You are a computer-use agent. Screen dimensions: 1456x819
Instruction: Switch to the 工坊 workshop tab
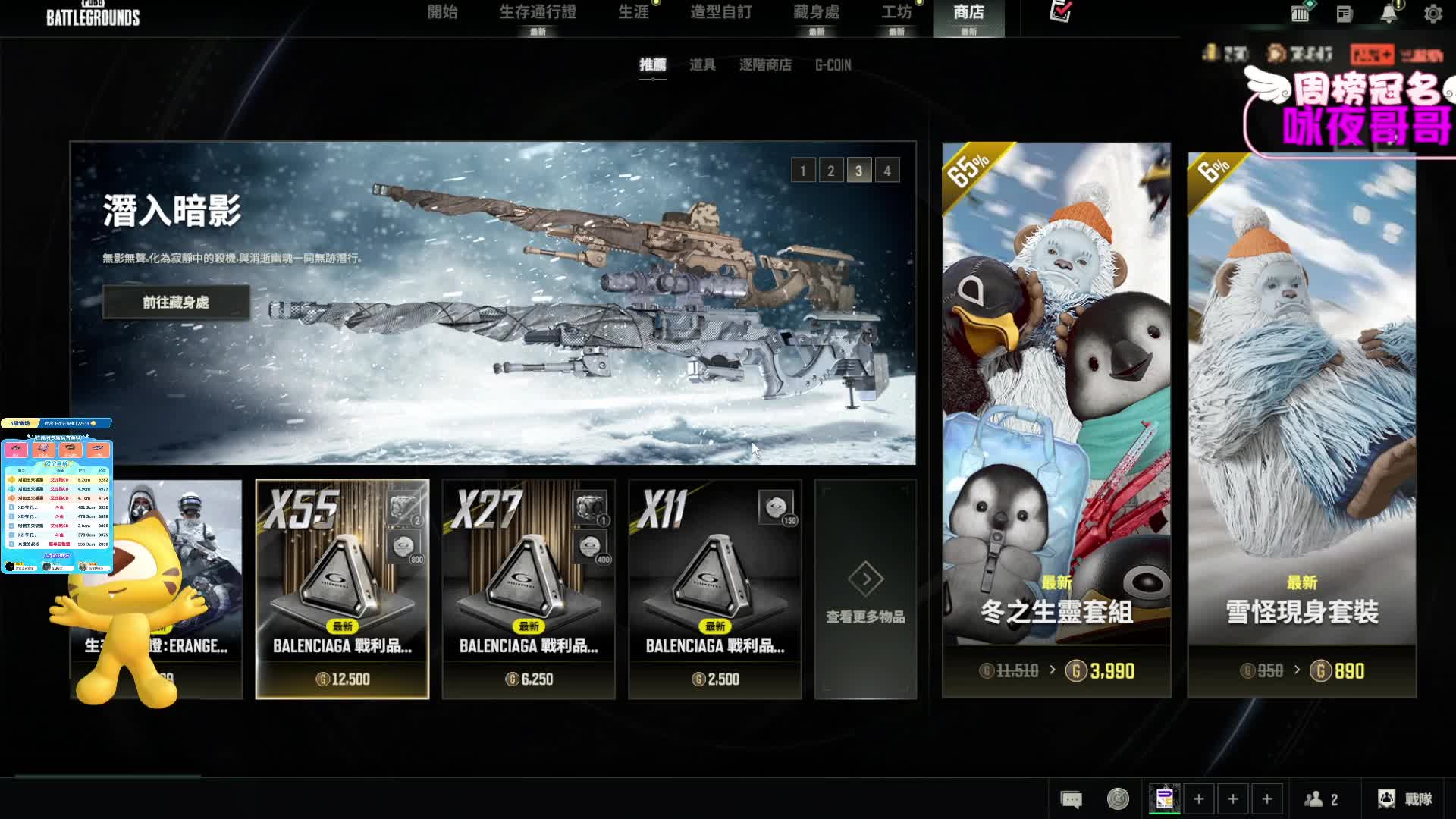[896, 13]
